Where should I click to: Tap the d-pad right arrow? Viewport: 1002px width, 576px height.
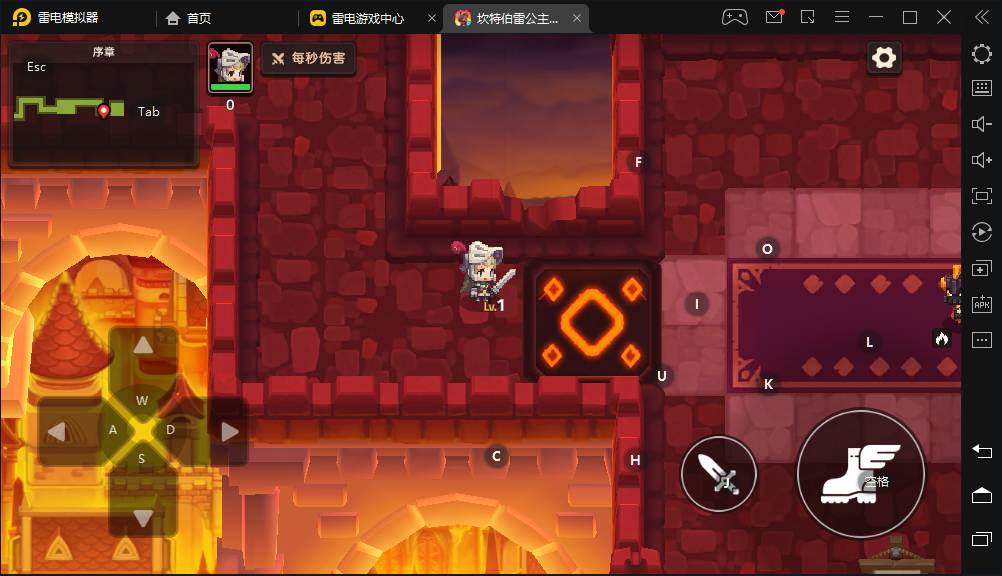tap(229, 431)
